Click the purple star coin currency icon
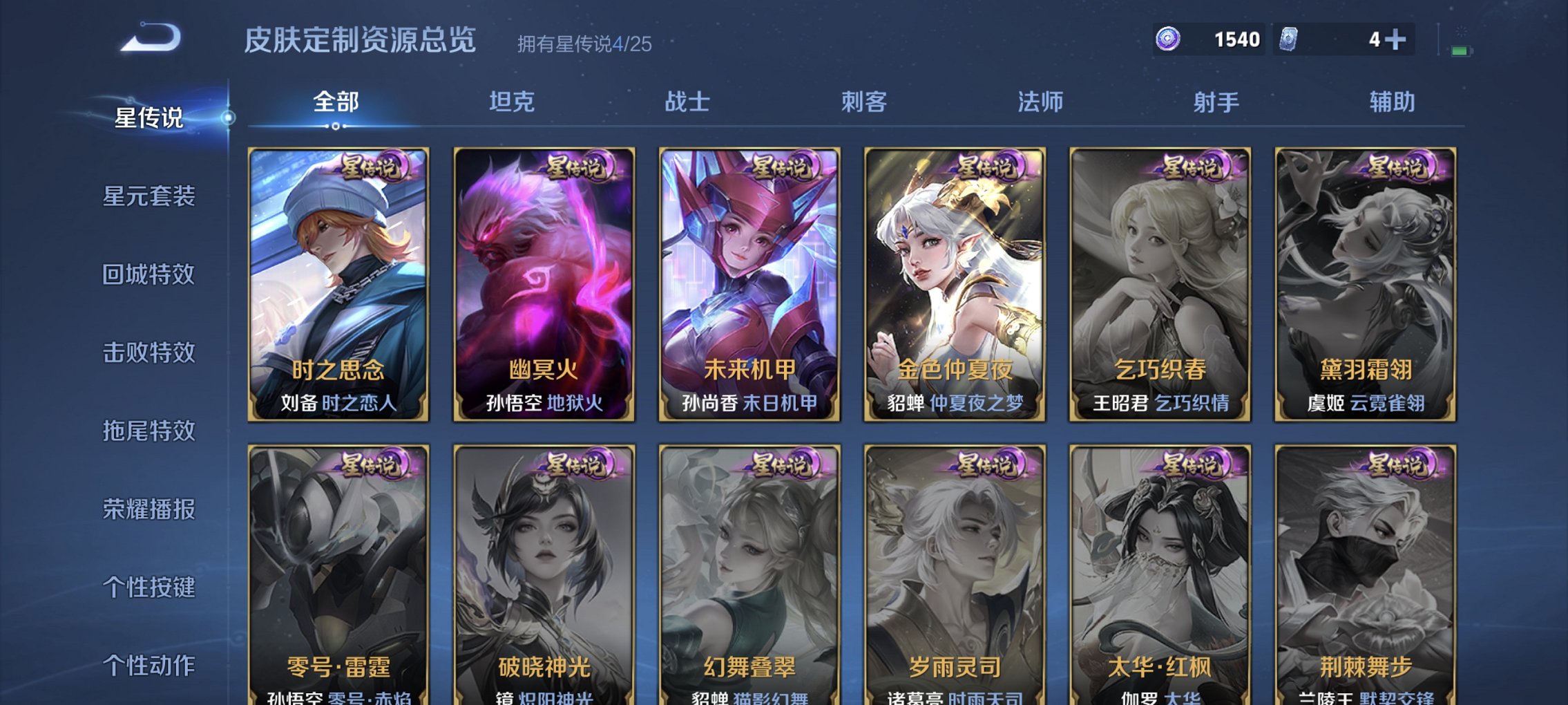1568x705 pixels. click(x=1170, y=40)
